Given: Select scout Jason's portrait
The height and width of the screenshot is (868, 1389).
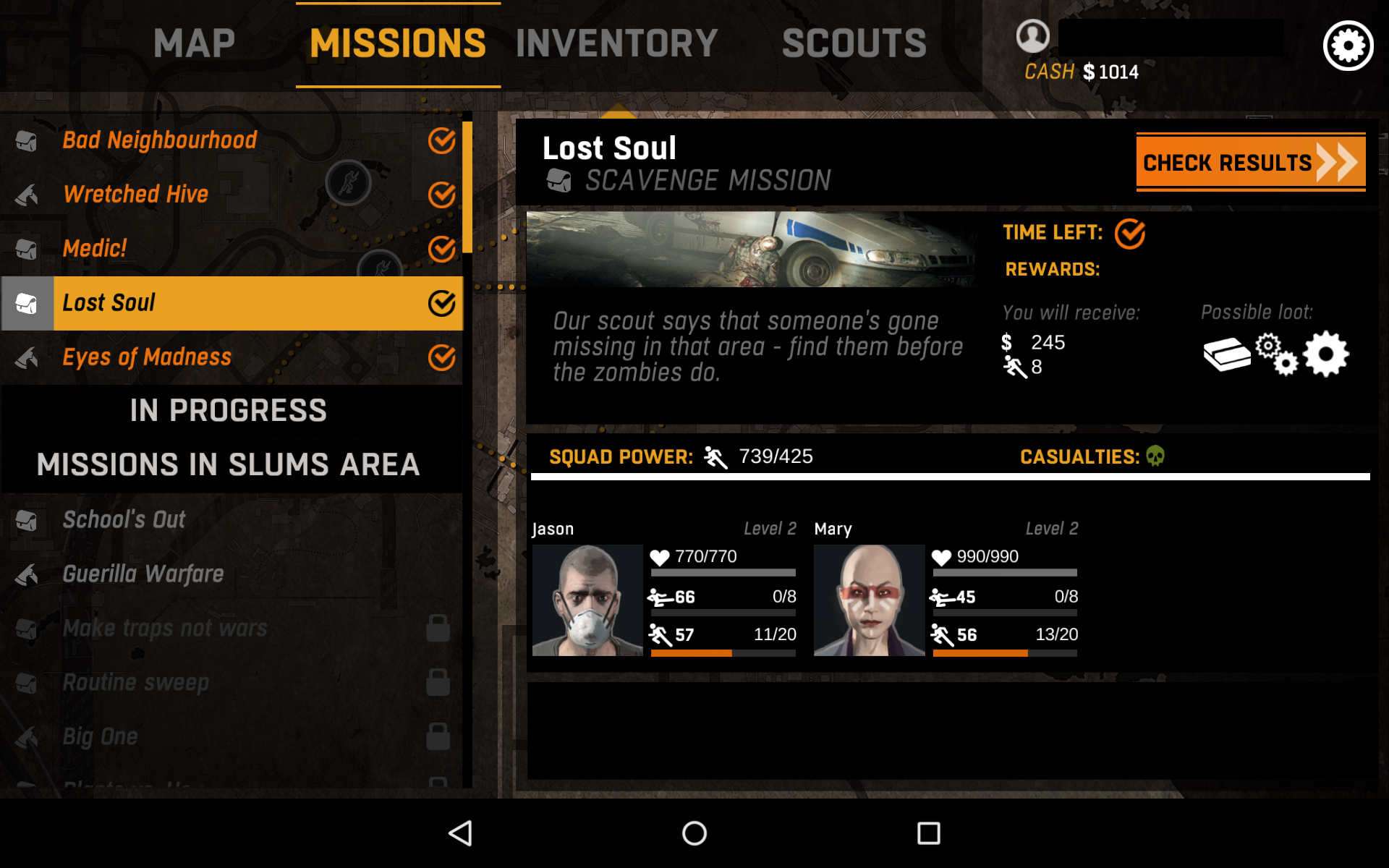Looking at the screenshot, I should 587,600.
